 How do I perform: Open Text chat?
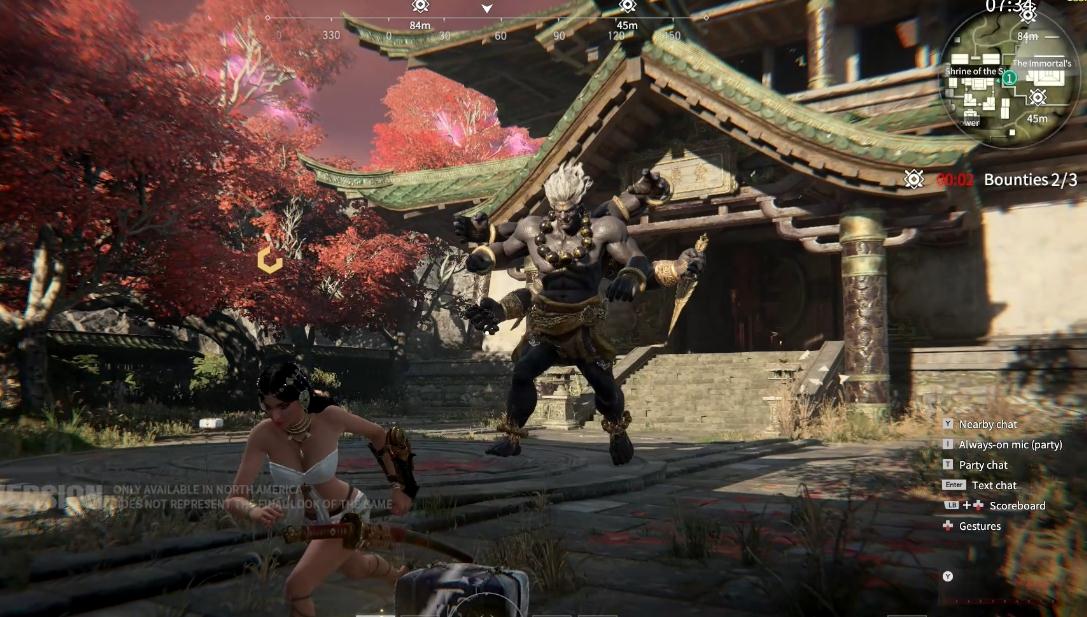pyautogui.click(x=993, y=485)
